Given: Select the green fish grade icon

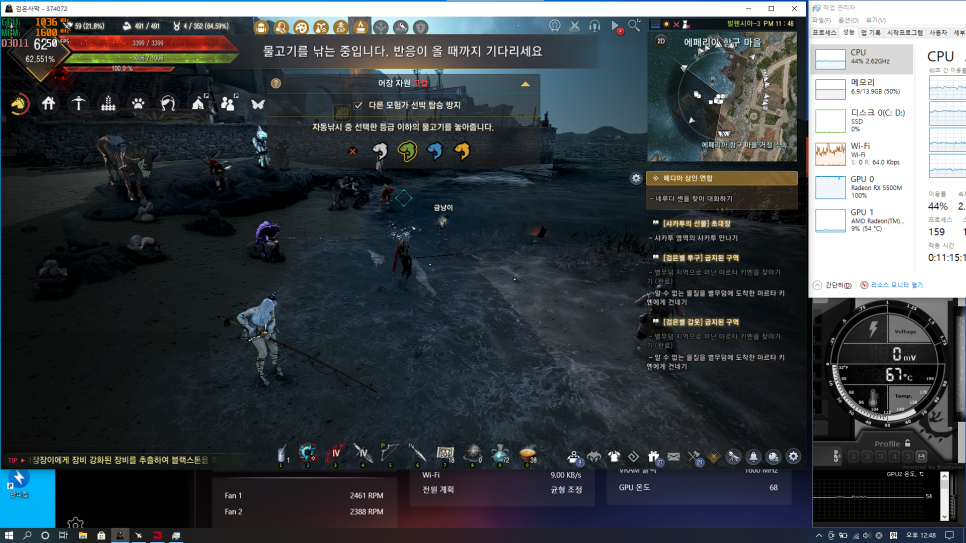Looking at the screenshot, I should click(x=406, y=151).
